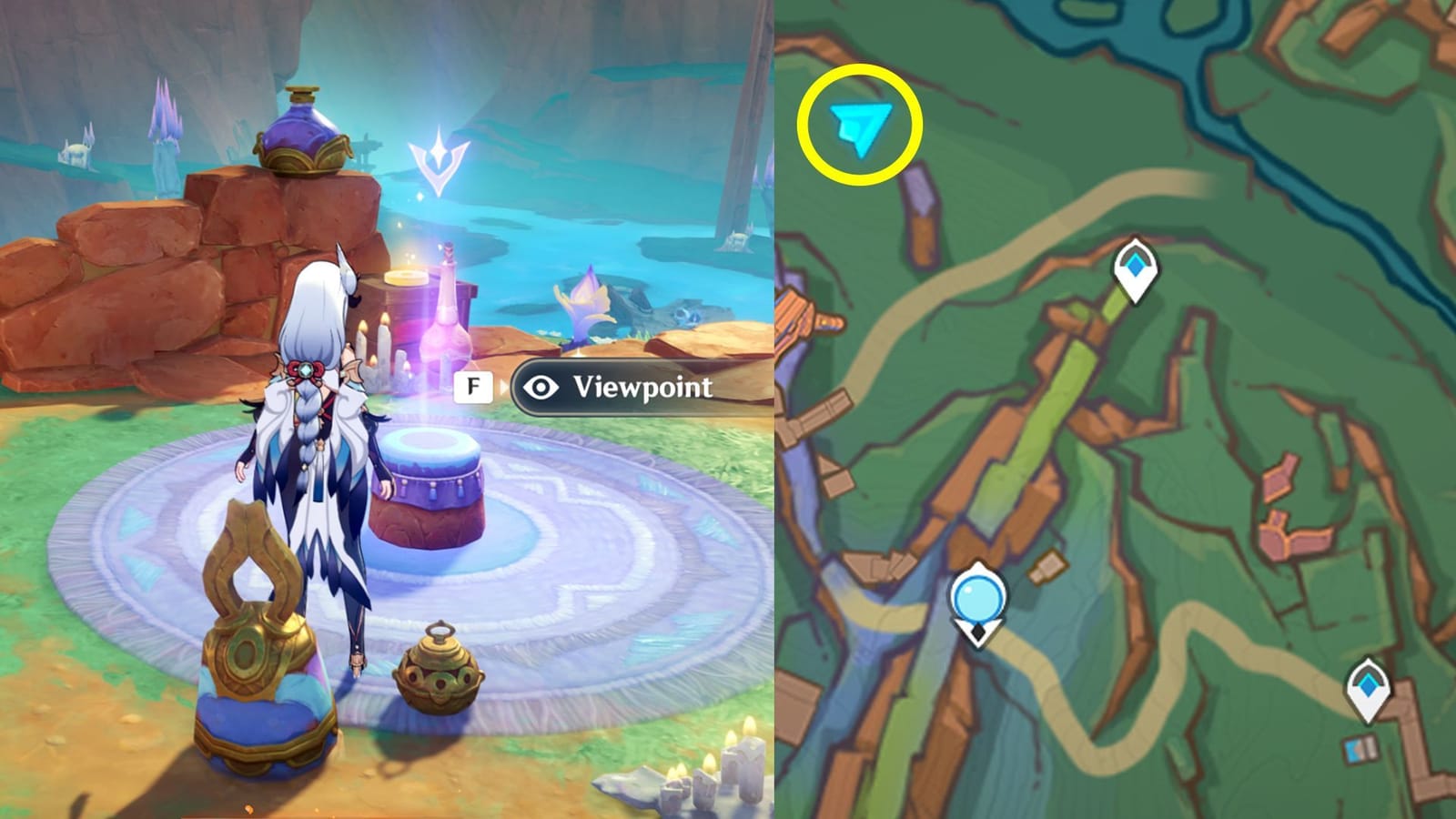Click the teleport waypoint marker at the map's bottom right
The image size is (1456, 819).
pos(1369,685)
